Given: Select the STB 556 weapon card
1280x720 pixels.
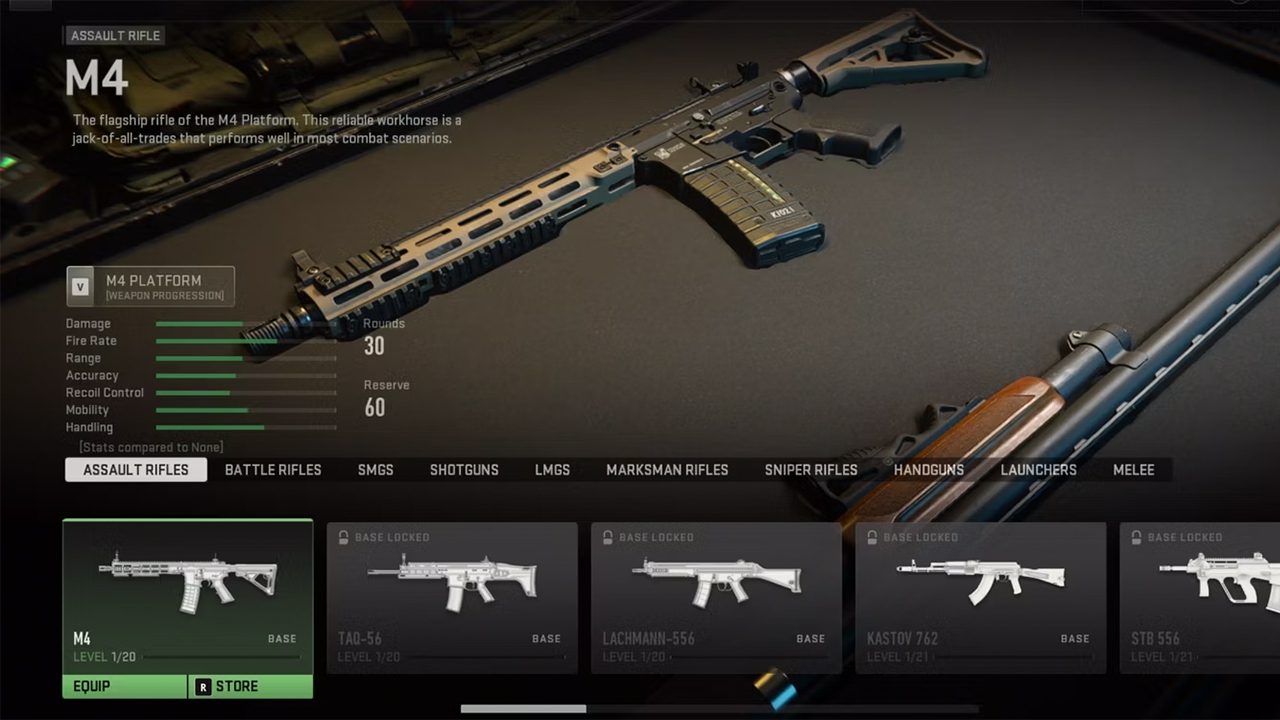Looking at the screenshot, I should pos(1200,597).
